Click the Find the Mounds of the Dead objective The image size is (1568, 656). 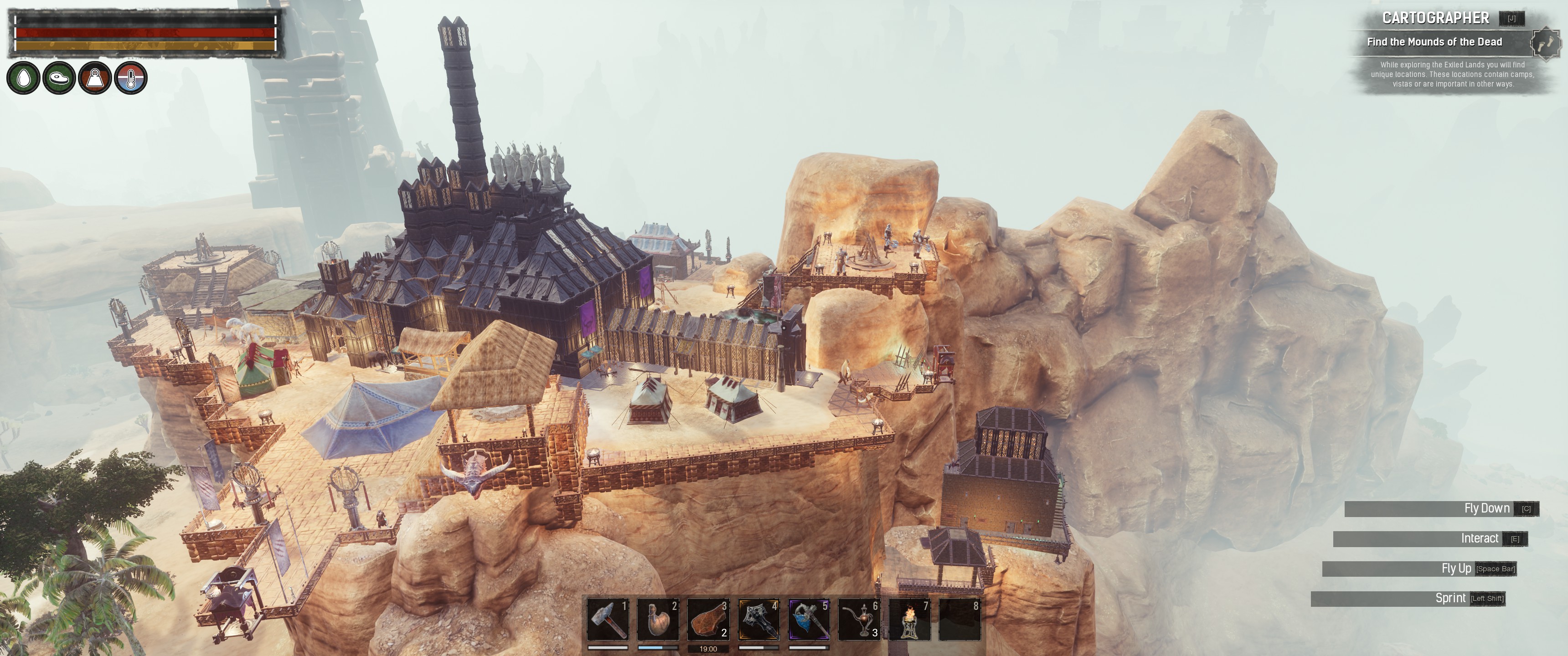tap(1434, 42)
